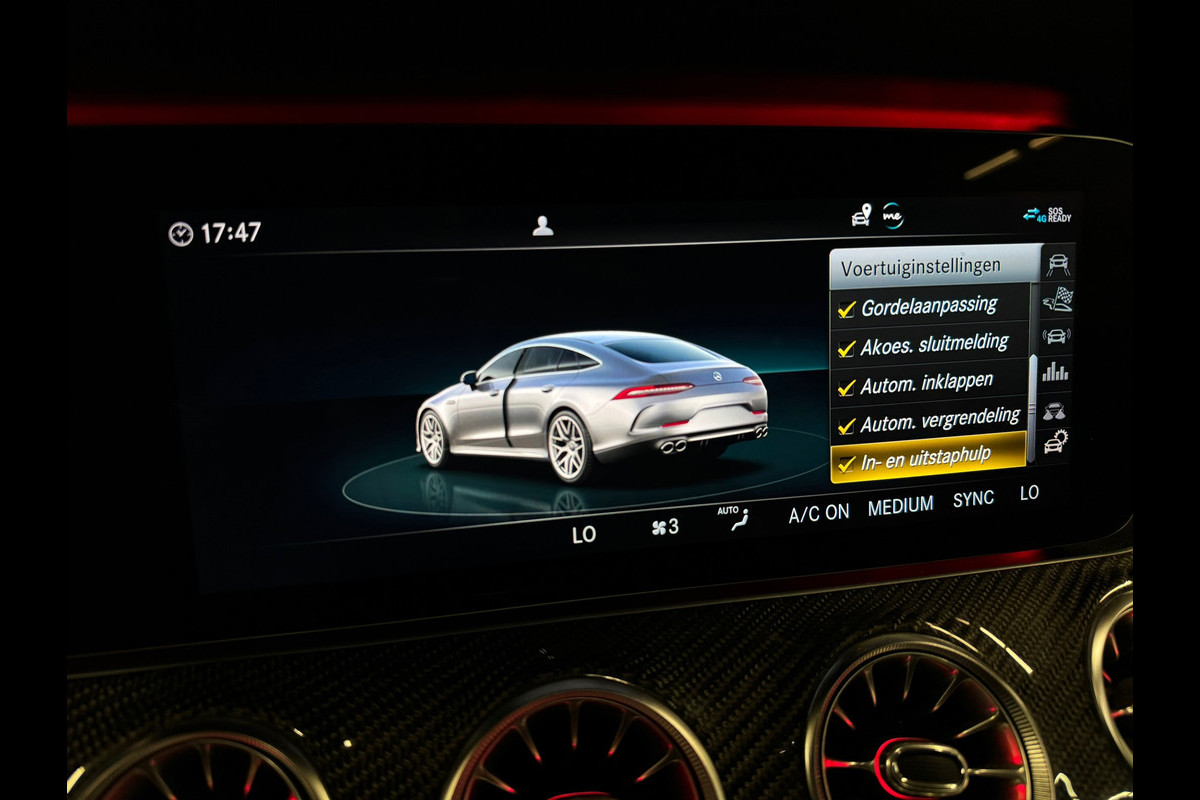Open the car with gear settings tab
Image resolution: width=1200 pixels, height=800 pixels.
click(x=1056, y=441)
